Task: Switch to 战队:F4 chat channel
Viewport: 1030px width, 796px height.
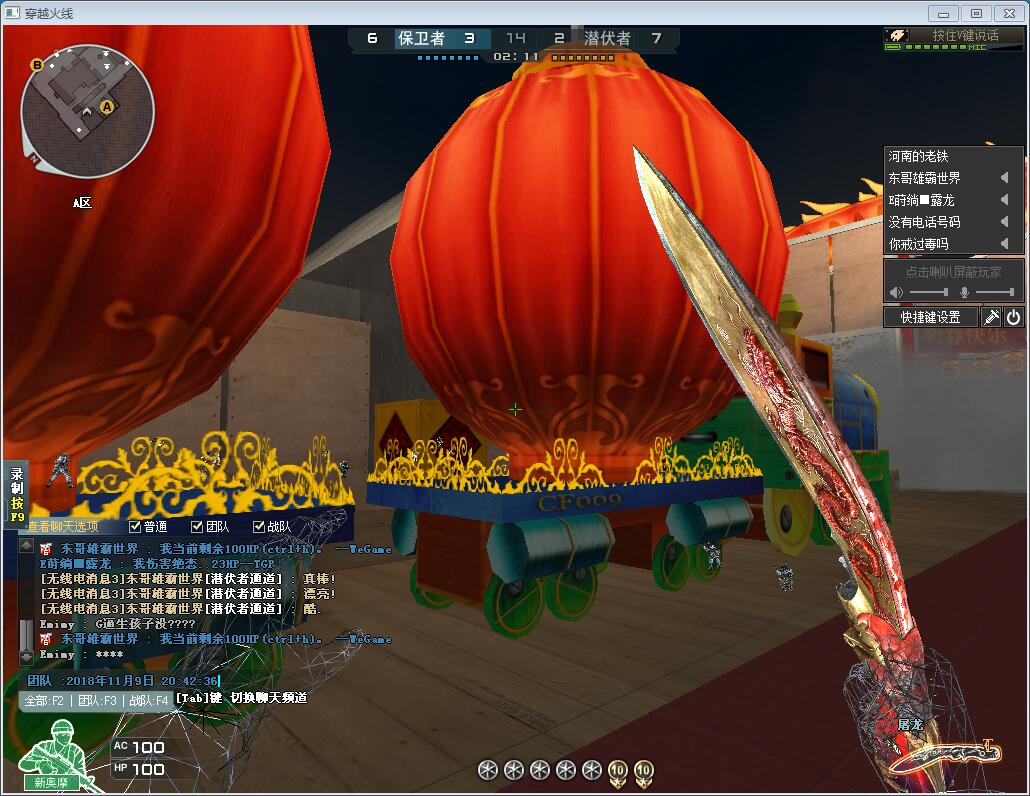Action: point(147,700)
